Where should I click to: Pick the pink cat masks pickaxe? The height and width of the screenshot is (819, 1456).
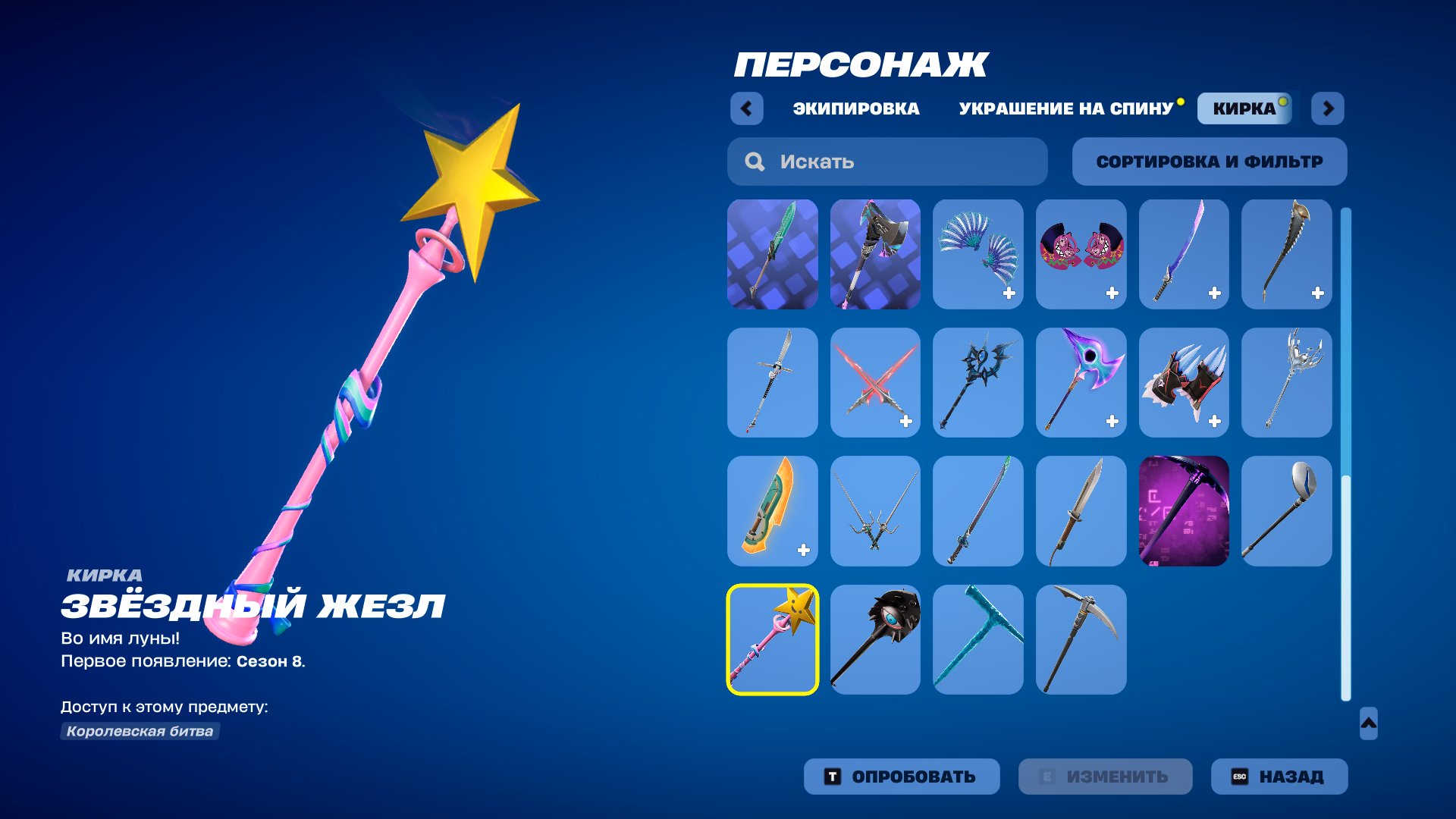1081,254
